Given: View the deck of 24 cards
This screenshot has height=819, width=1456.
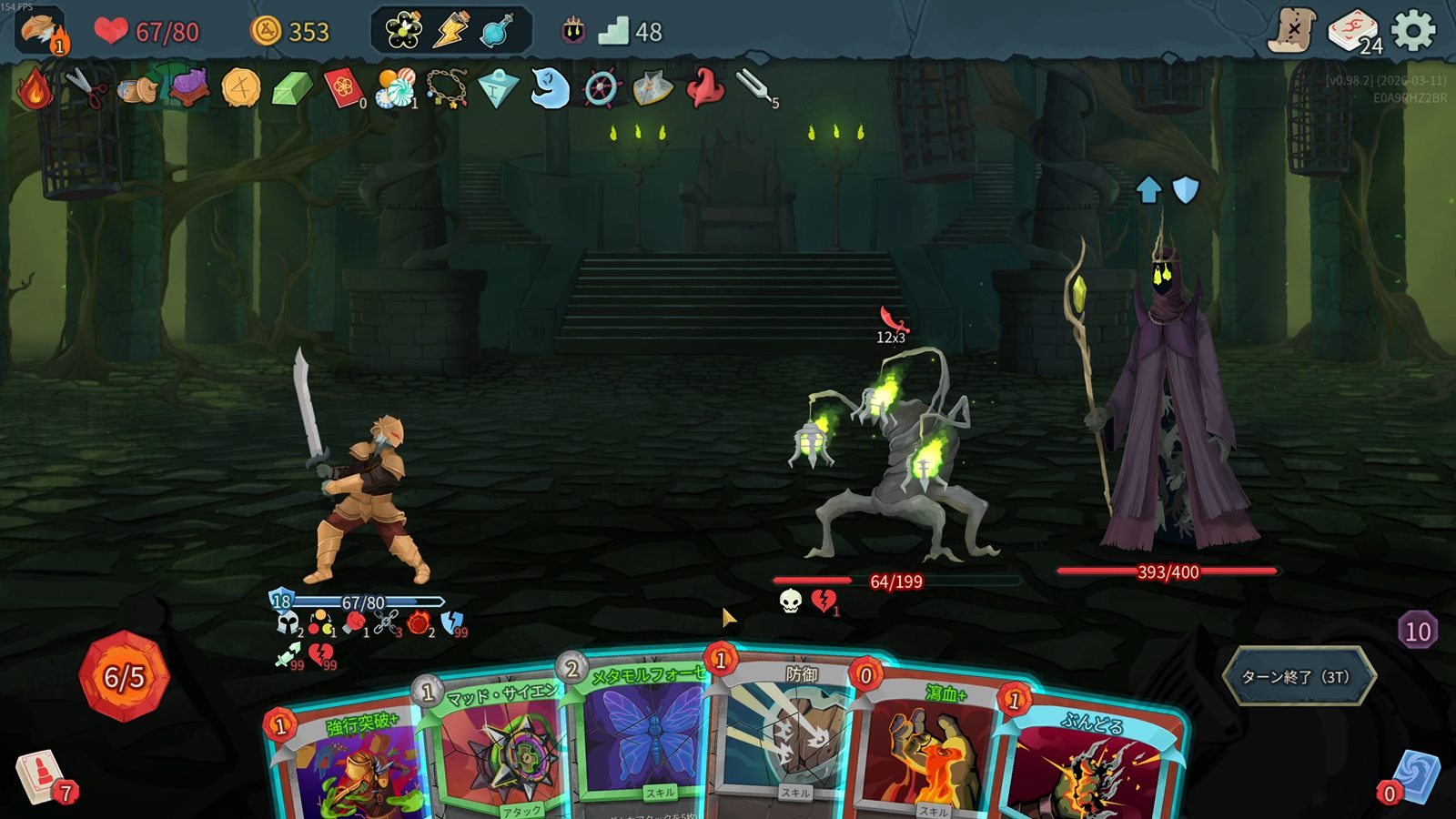Looking at the screenshot, I should tap(1353, 32).
